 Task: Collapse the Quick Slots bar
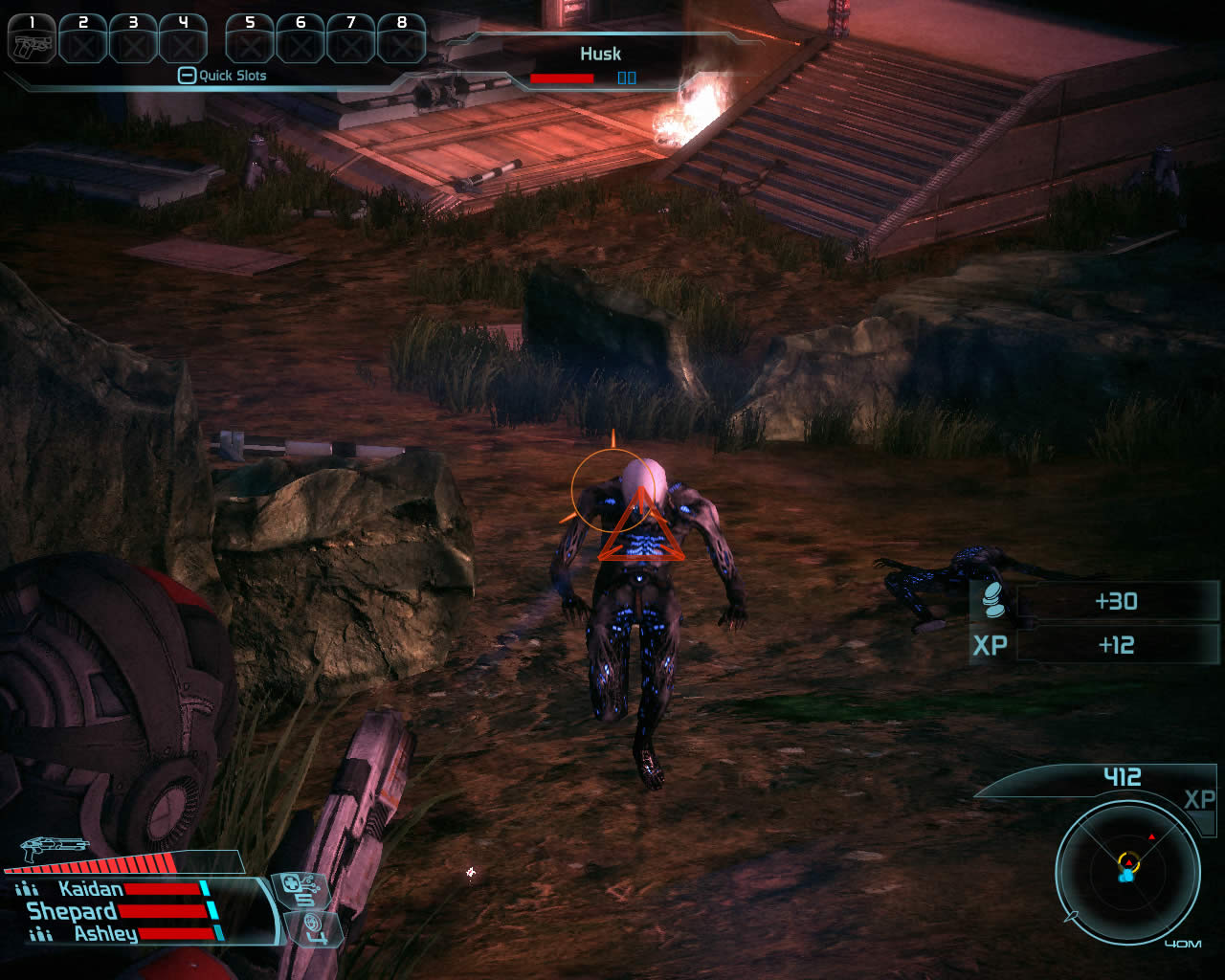tap(187, 76)
